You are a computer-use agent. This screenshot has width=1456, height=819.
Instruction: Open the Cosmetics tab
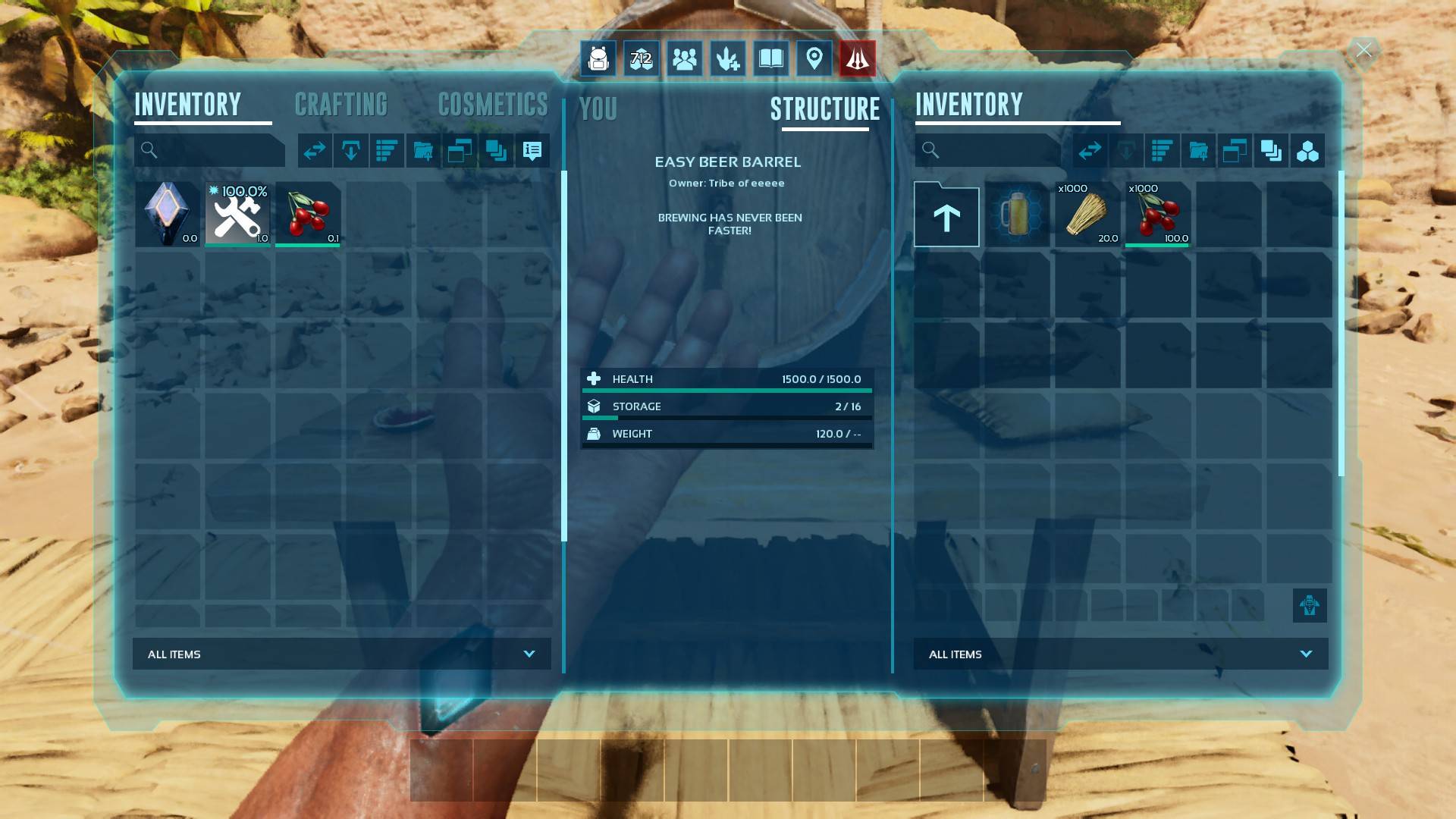tap(493, 105)
